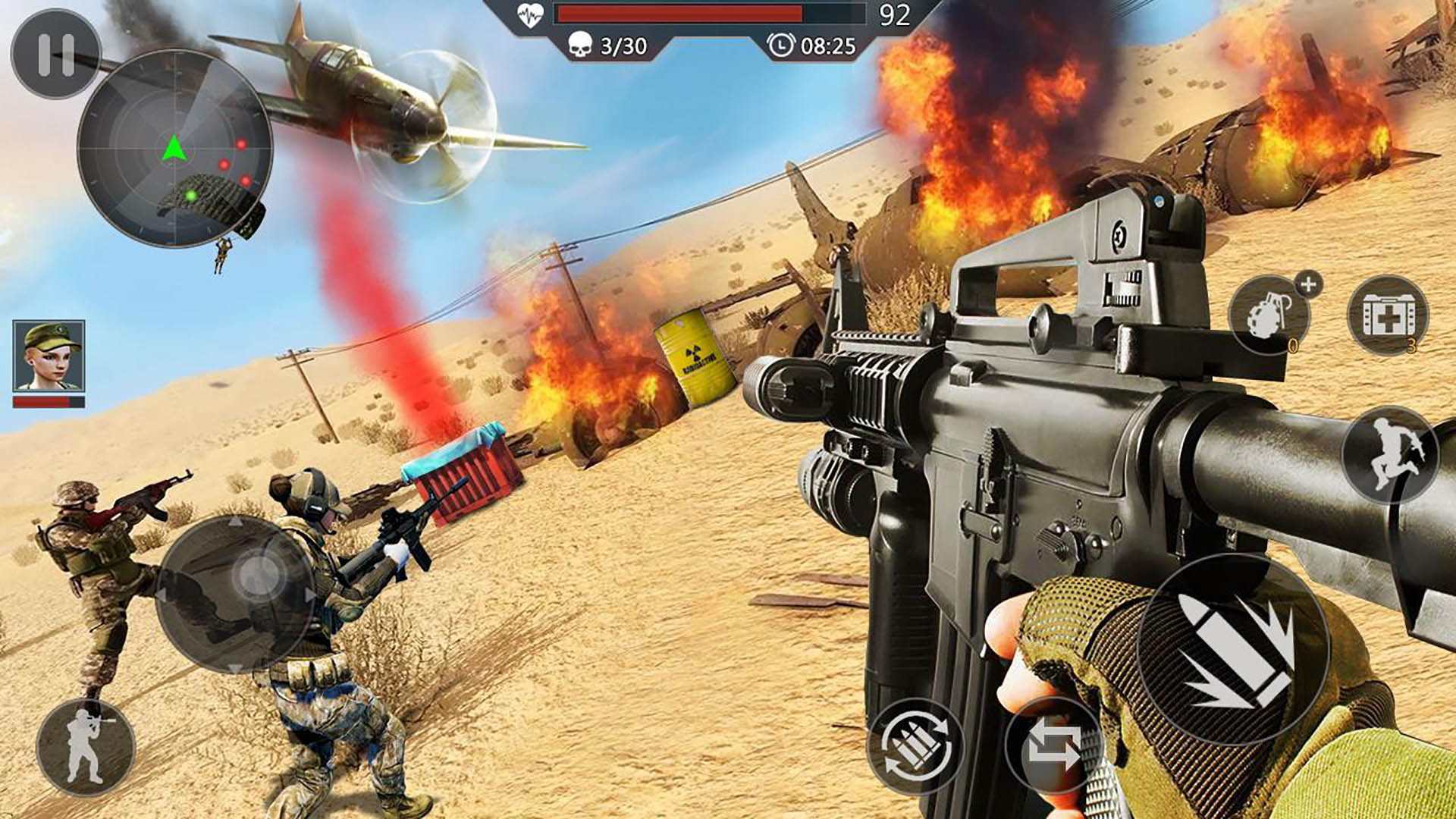Select the female soldier squad portrait
The height and width of the screenshot is (819, 1456).
[49, 356]
